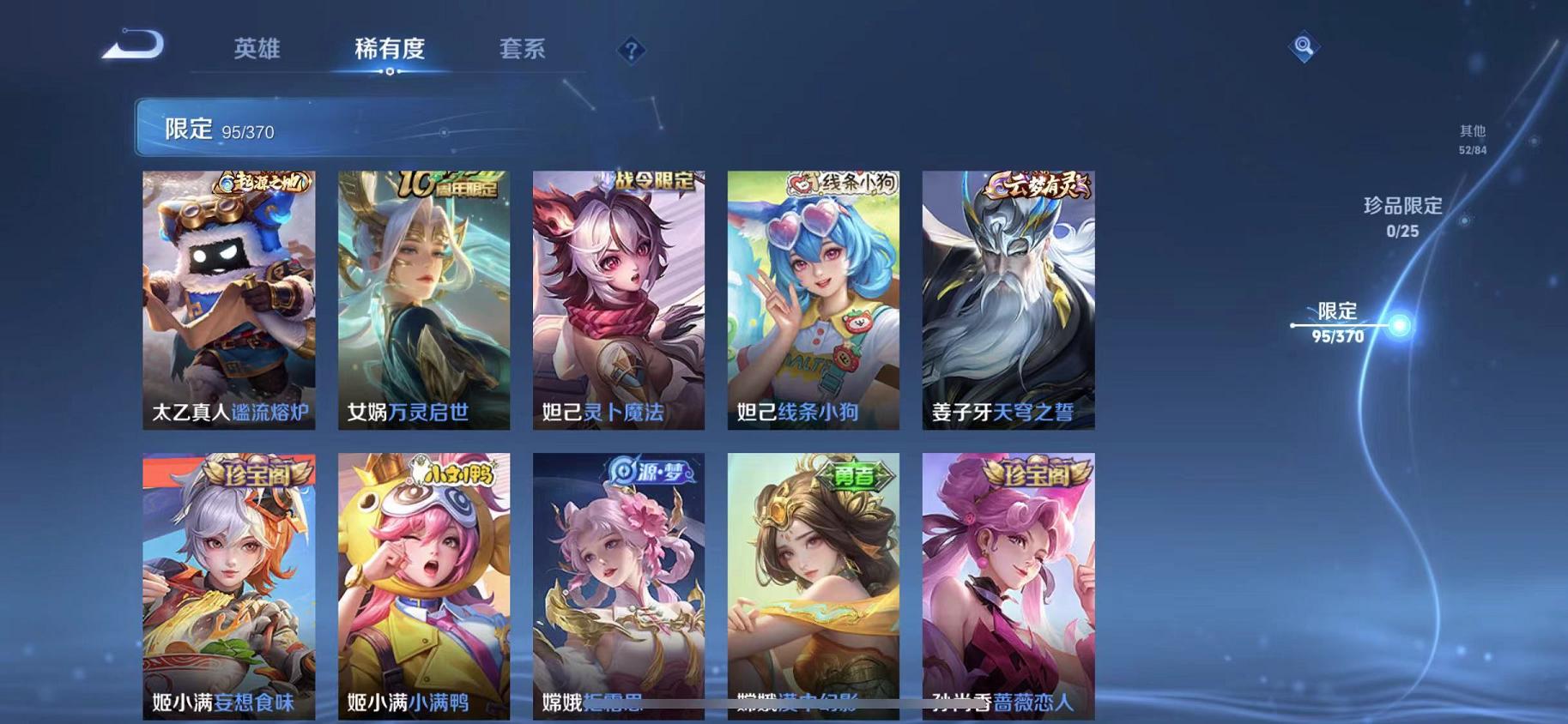This screenshot has height=724, width=1568.
Task: Click the 云梦有灵 badge on 姜子牙 skin
Action: [x=1038, y=183]
